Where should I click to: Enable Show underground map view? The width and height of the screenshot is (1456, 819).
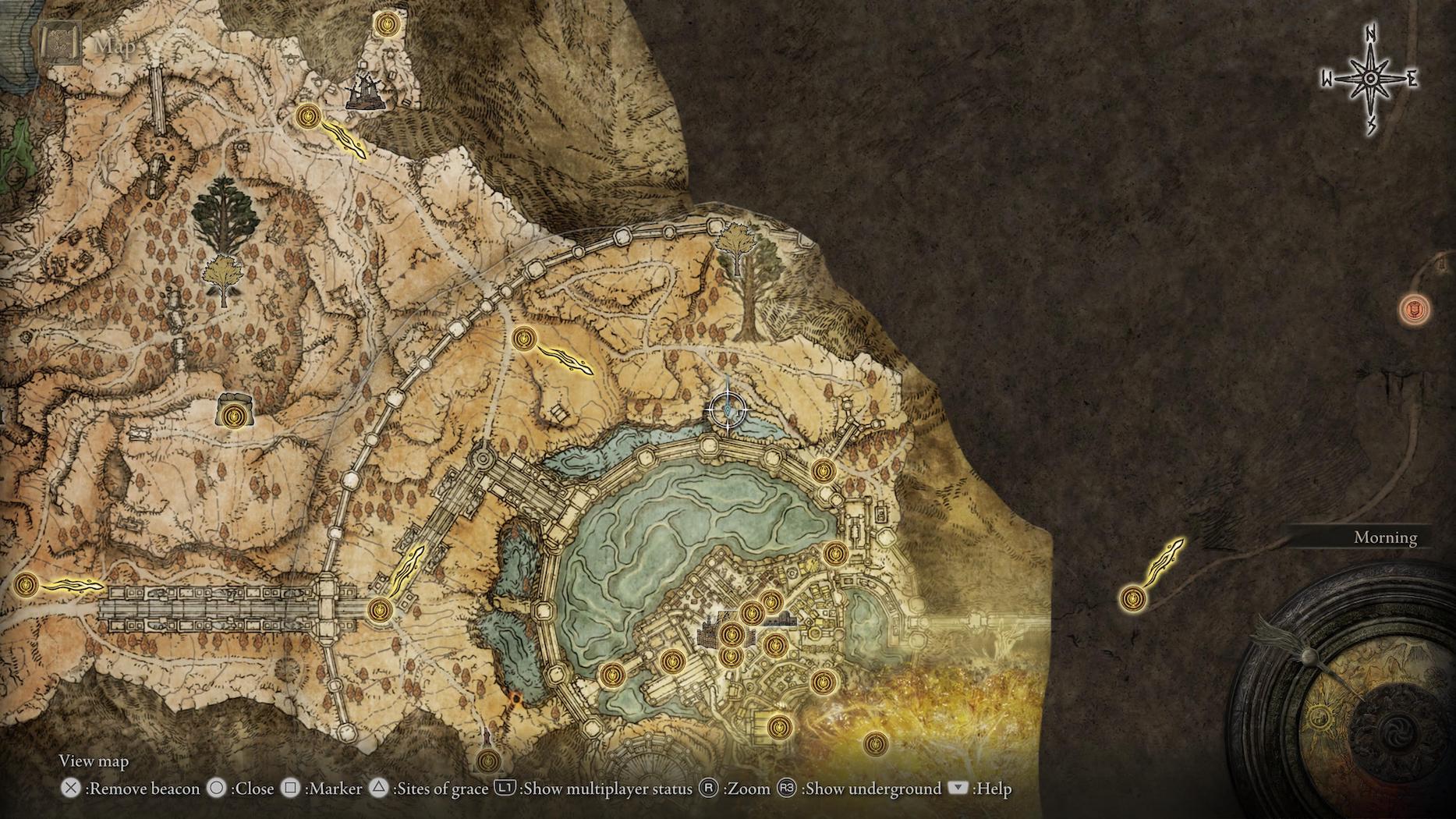[x=788, y=789]
